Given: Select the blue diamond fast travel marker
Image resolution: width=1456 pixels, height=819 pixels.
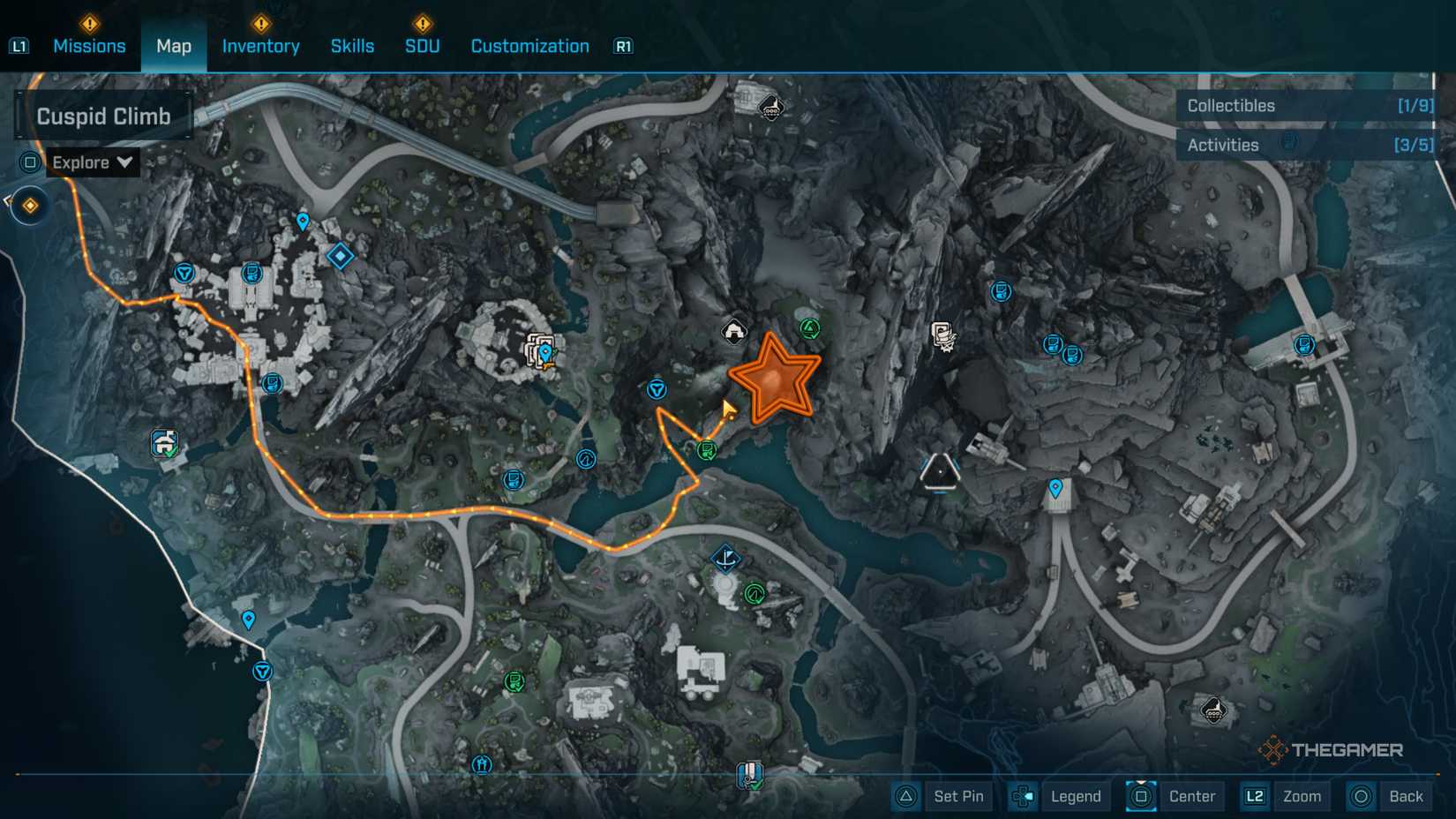Looking at the screenshot, I should pyautogui.click(x=340, y=256).
